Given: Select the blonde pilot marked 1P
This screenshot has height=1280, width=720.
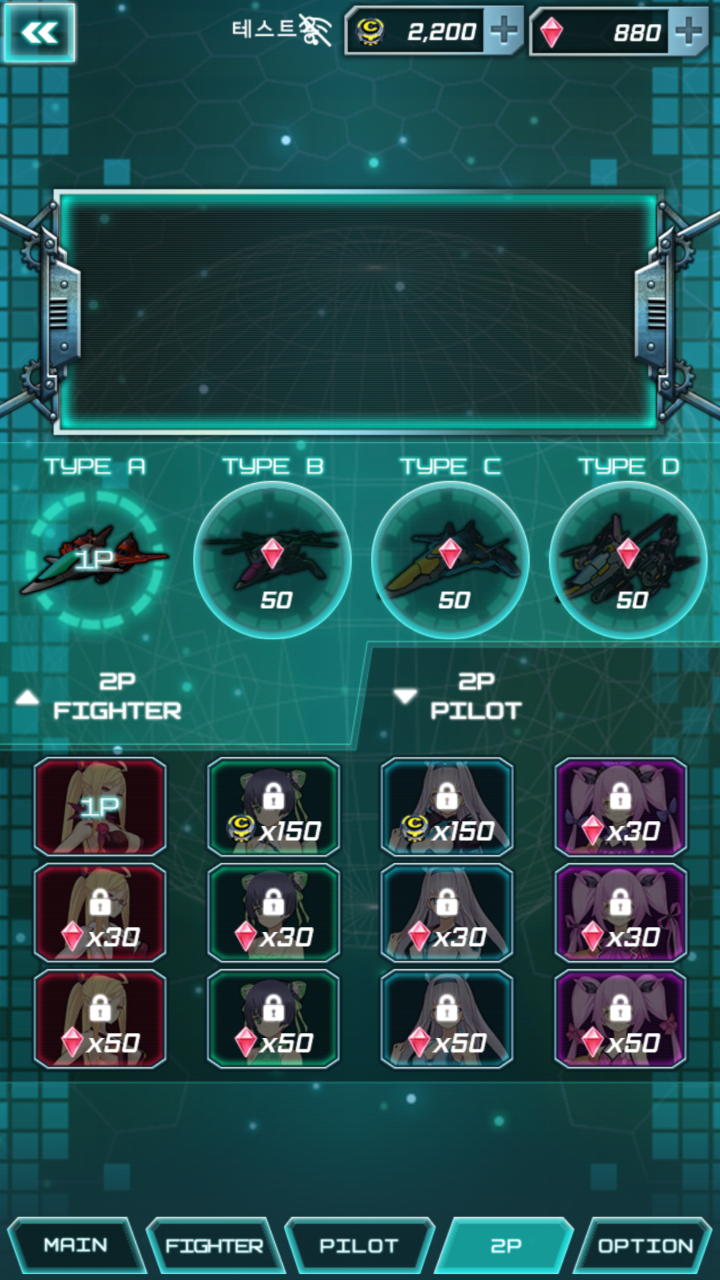Looking at the screenshot, I should (100, 807).
